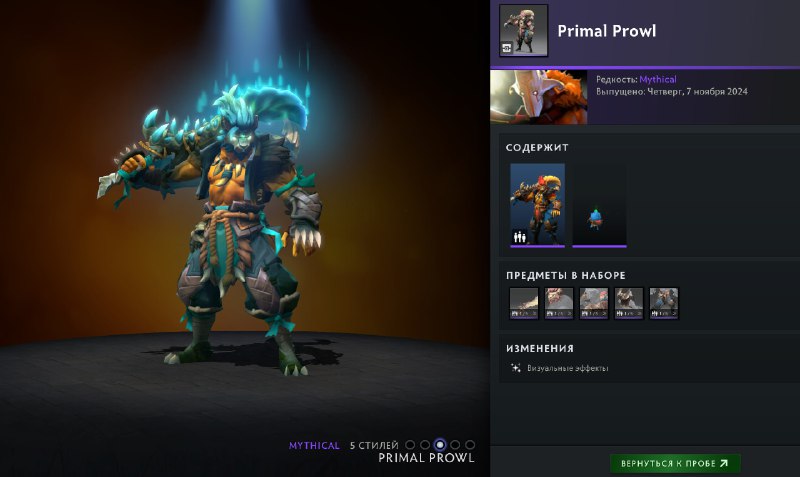Open the Juggernaut hero portrait banner
Screen dimensions: 800x477
(x=539, y=96)
